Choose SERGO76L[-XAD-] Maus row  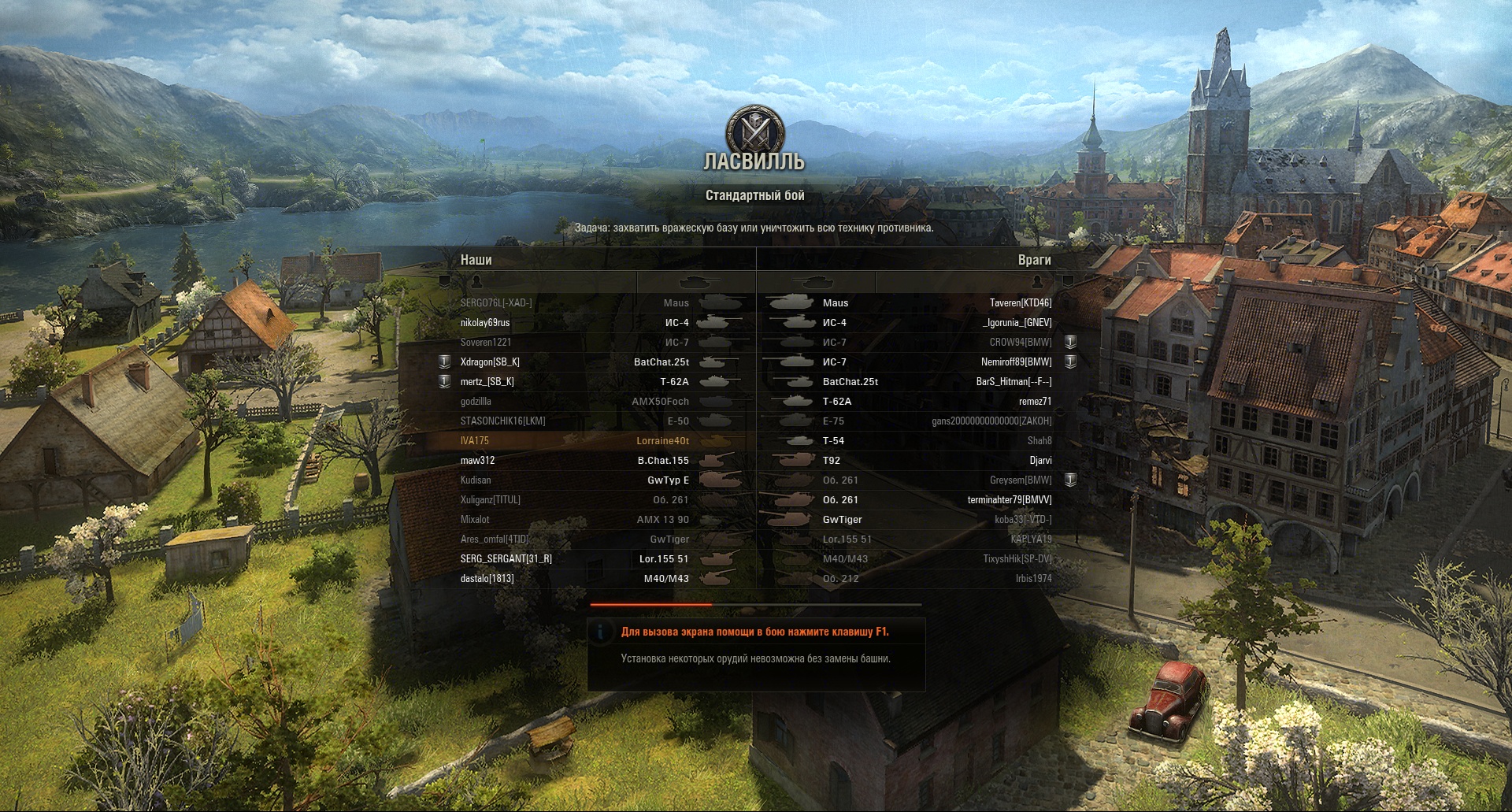pos(496,303)
